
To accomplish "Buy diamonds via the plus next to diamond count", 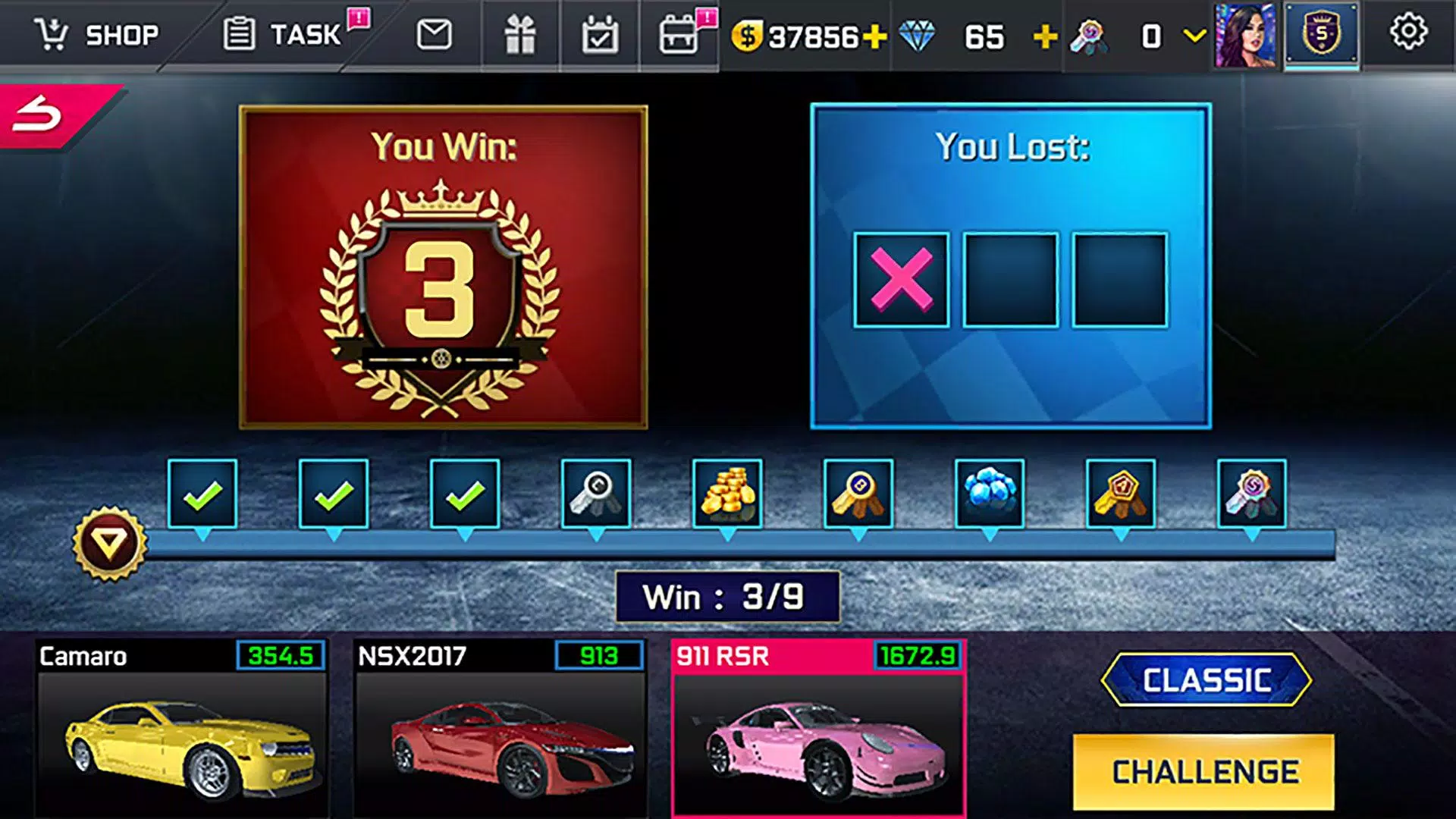I will click(1045, 34).
